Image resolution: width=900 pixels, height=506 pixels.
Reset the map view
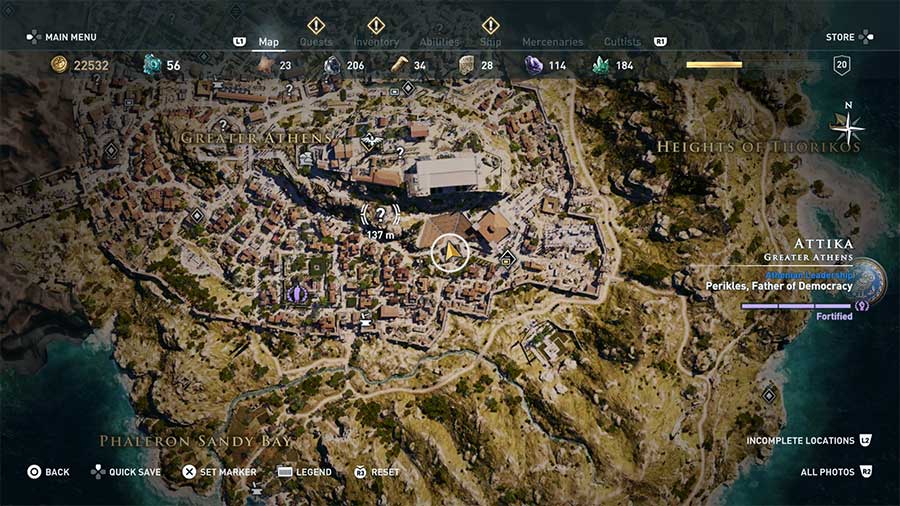376,472
